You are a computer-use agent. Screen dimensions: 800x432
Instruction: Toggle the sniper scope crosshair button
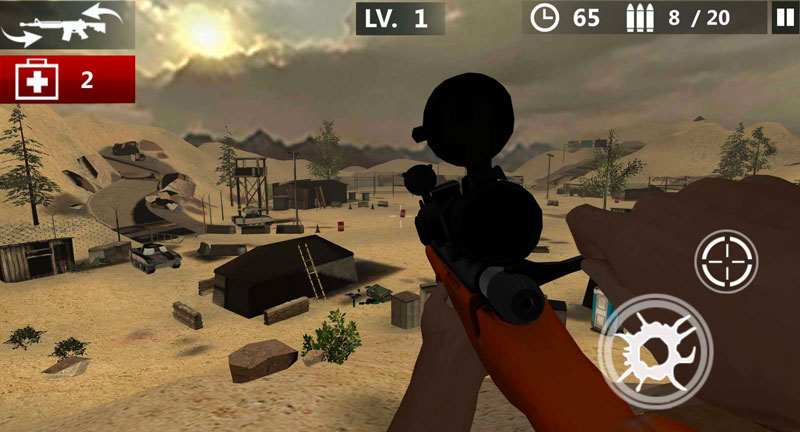click(x=726, y=262)
